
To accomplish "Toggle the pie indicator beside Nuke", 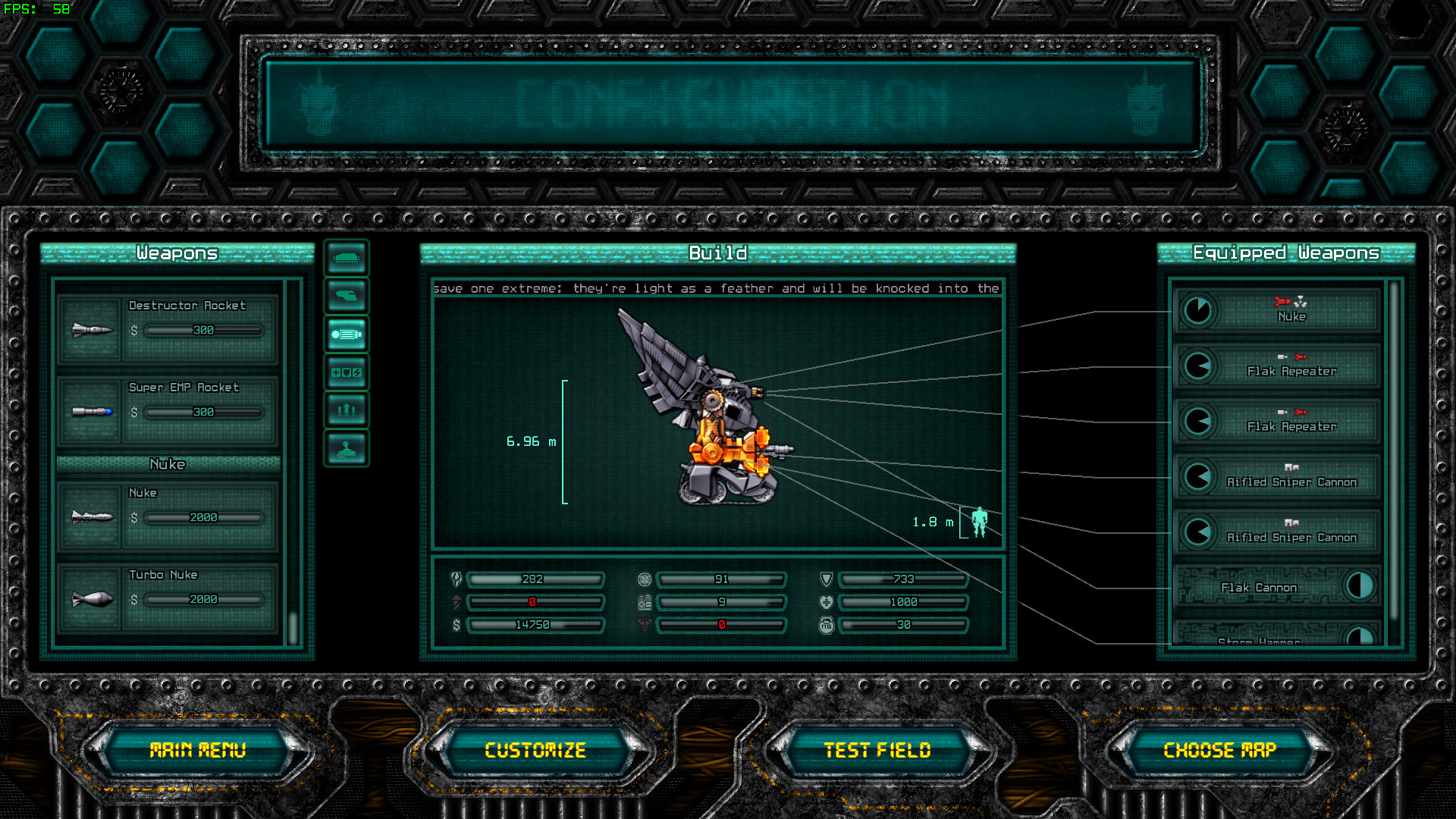I will tap(1198, 311).
